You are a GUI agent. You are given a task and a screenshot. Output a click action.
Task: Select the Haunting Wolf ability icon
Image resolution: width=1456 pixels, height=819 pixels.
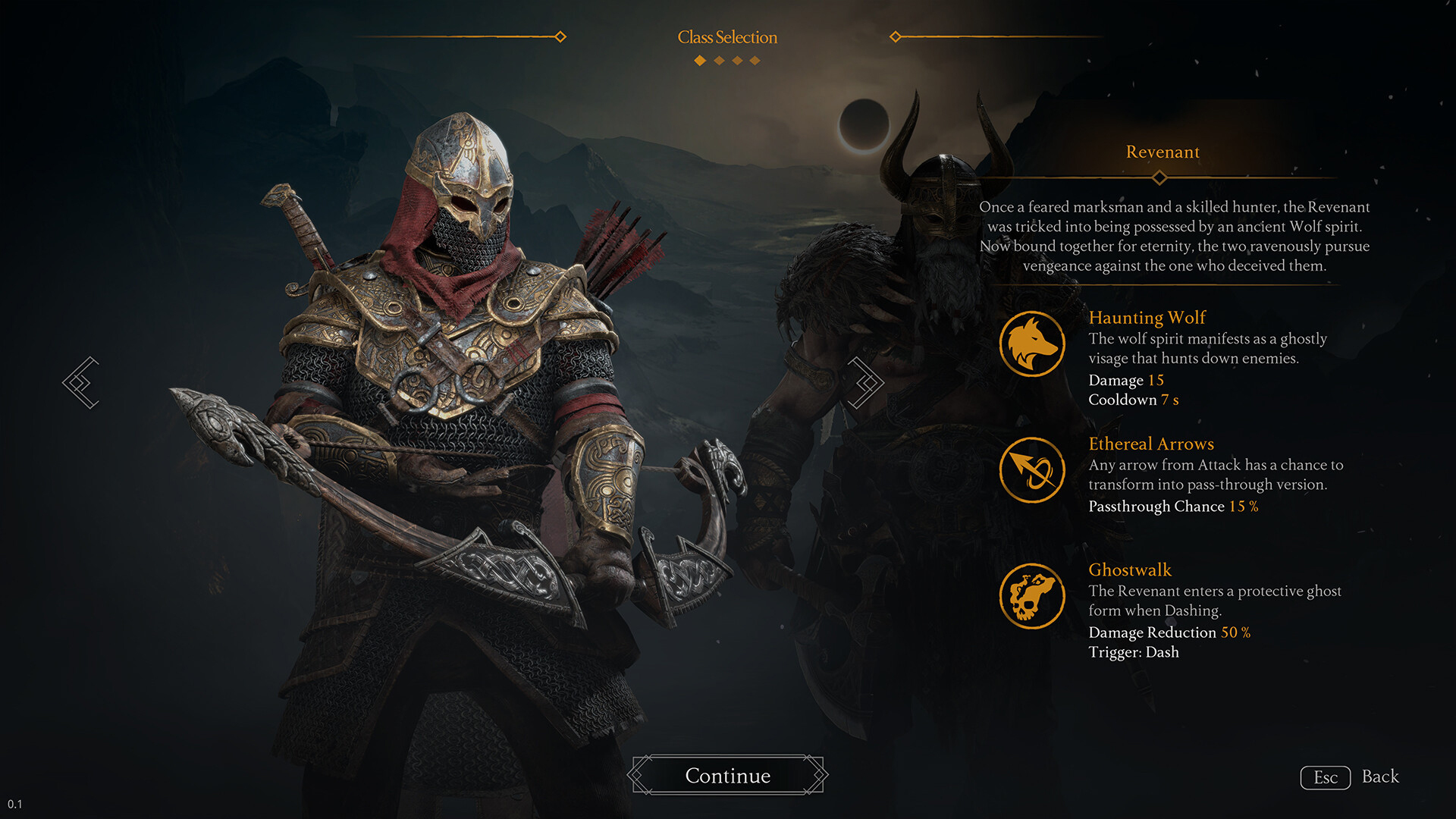pyautogui.click(x=1034, y=343)
